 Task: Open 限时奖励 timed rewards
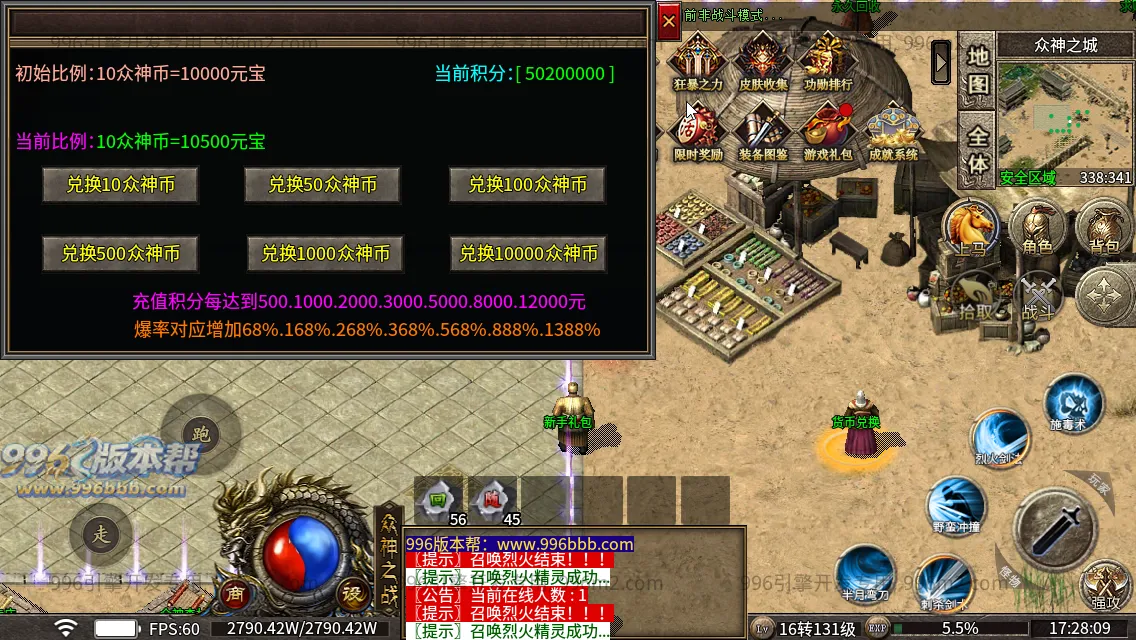pos(698,133)
